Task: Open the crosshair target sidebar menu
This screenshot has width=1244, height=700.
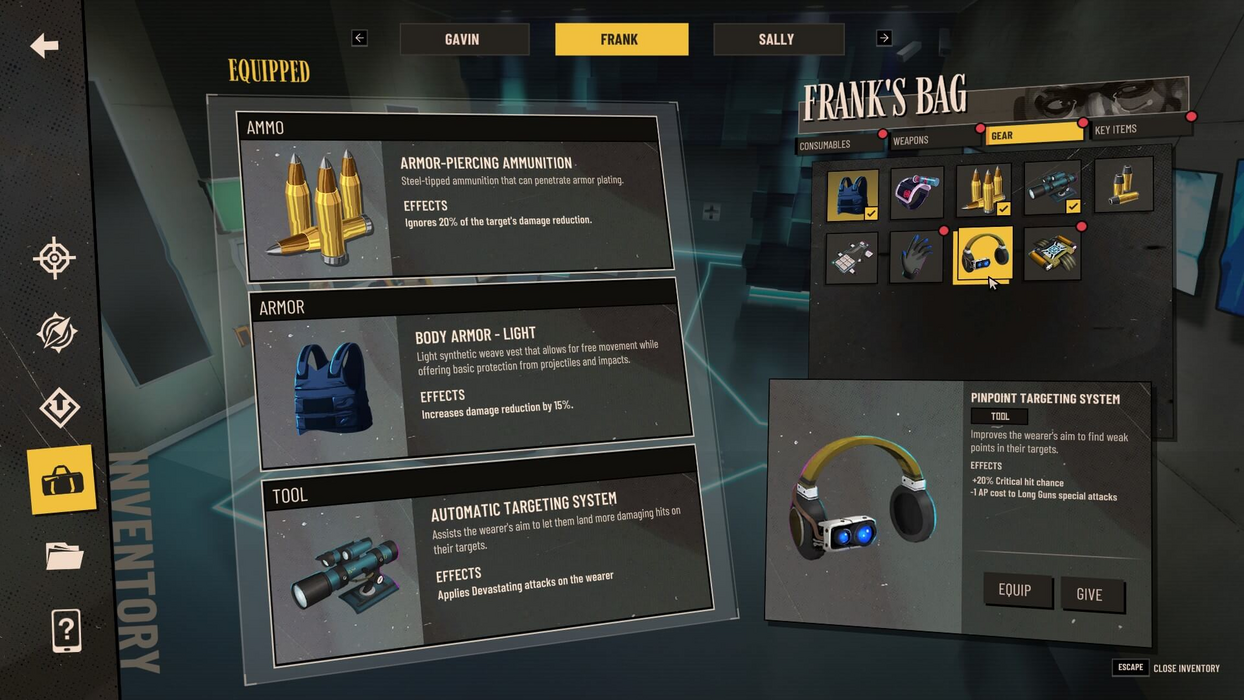Action: coord(55,259)
